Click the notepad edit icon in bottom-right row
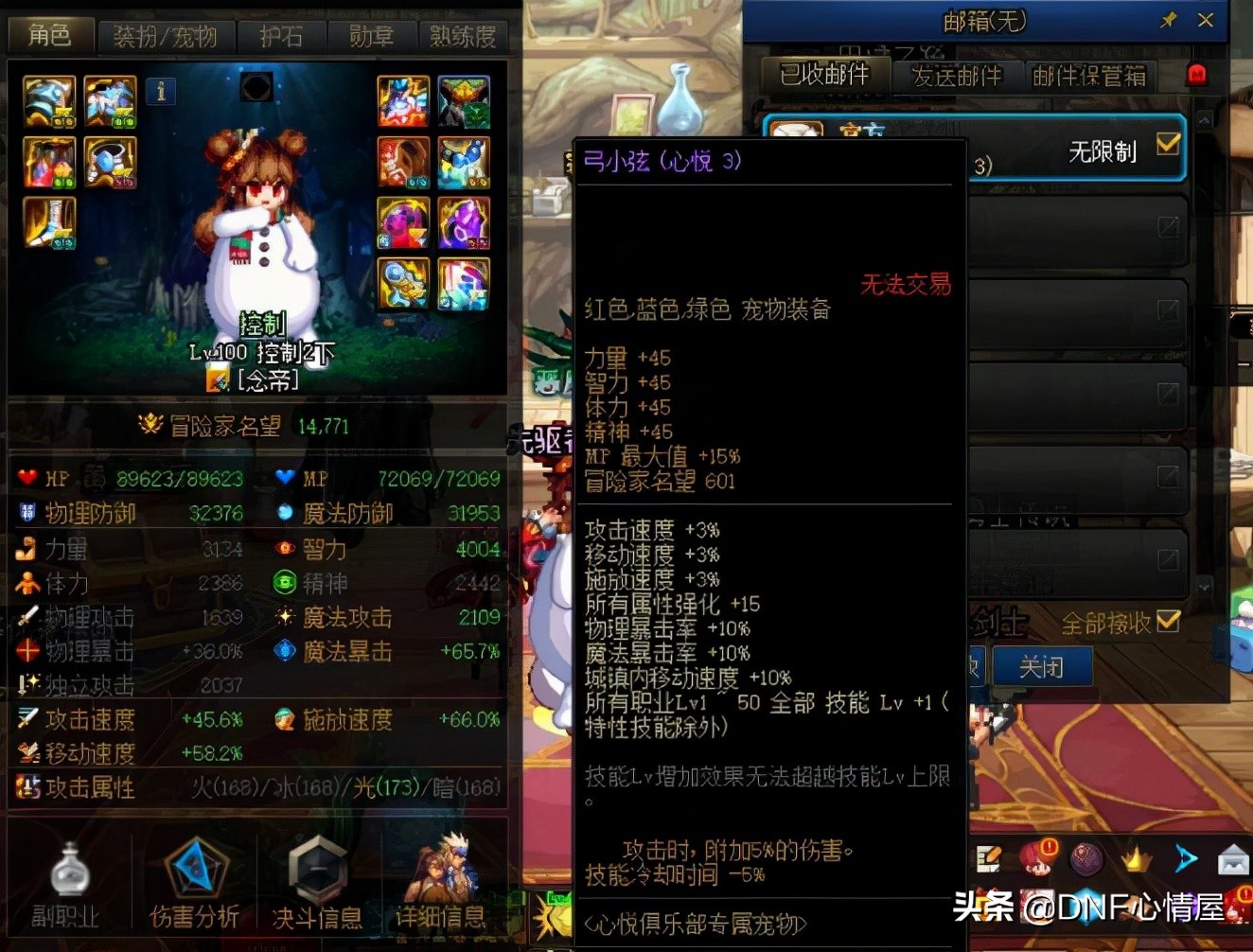 pos(990,858)
